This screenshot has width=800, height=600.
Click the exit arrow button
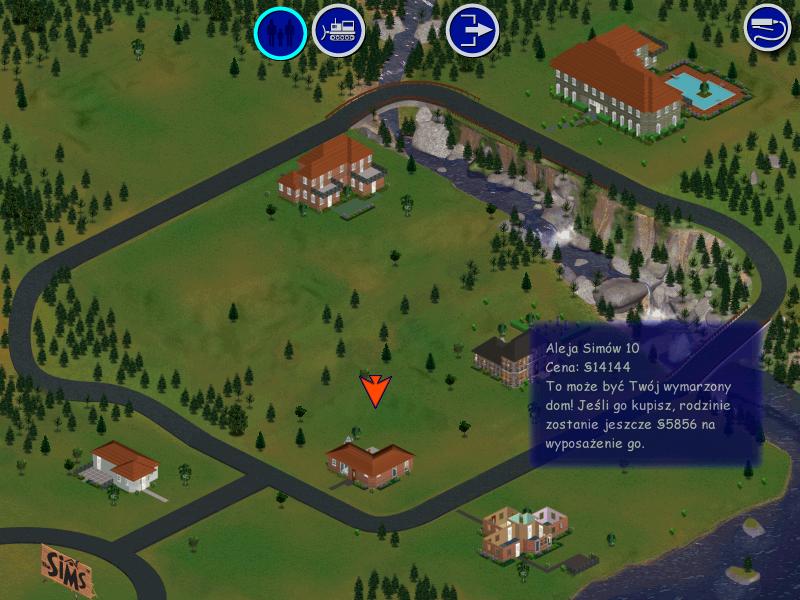472,31
